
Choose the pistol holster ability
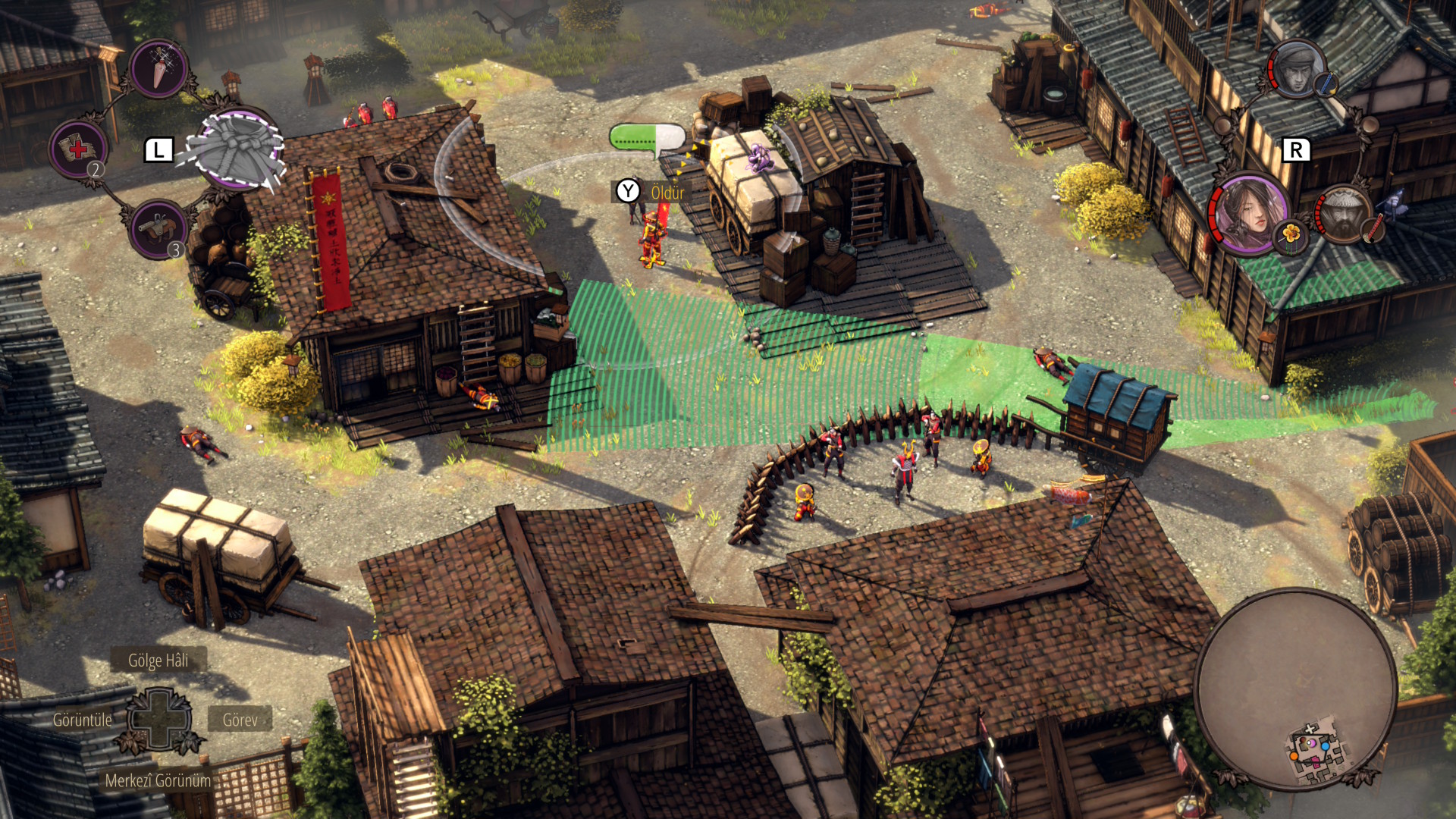158,228
